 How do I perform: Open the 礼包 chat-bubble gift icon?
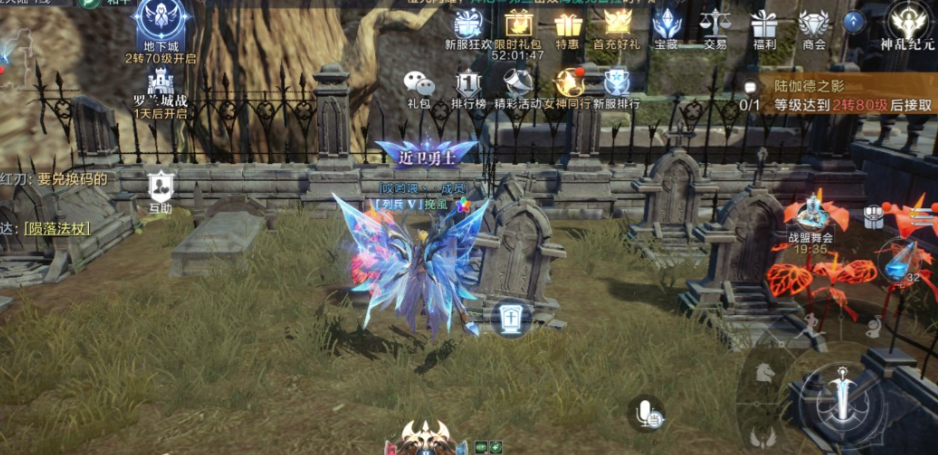tap(419, 83)
